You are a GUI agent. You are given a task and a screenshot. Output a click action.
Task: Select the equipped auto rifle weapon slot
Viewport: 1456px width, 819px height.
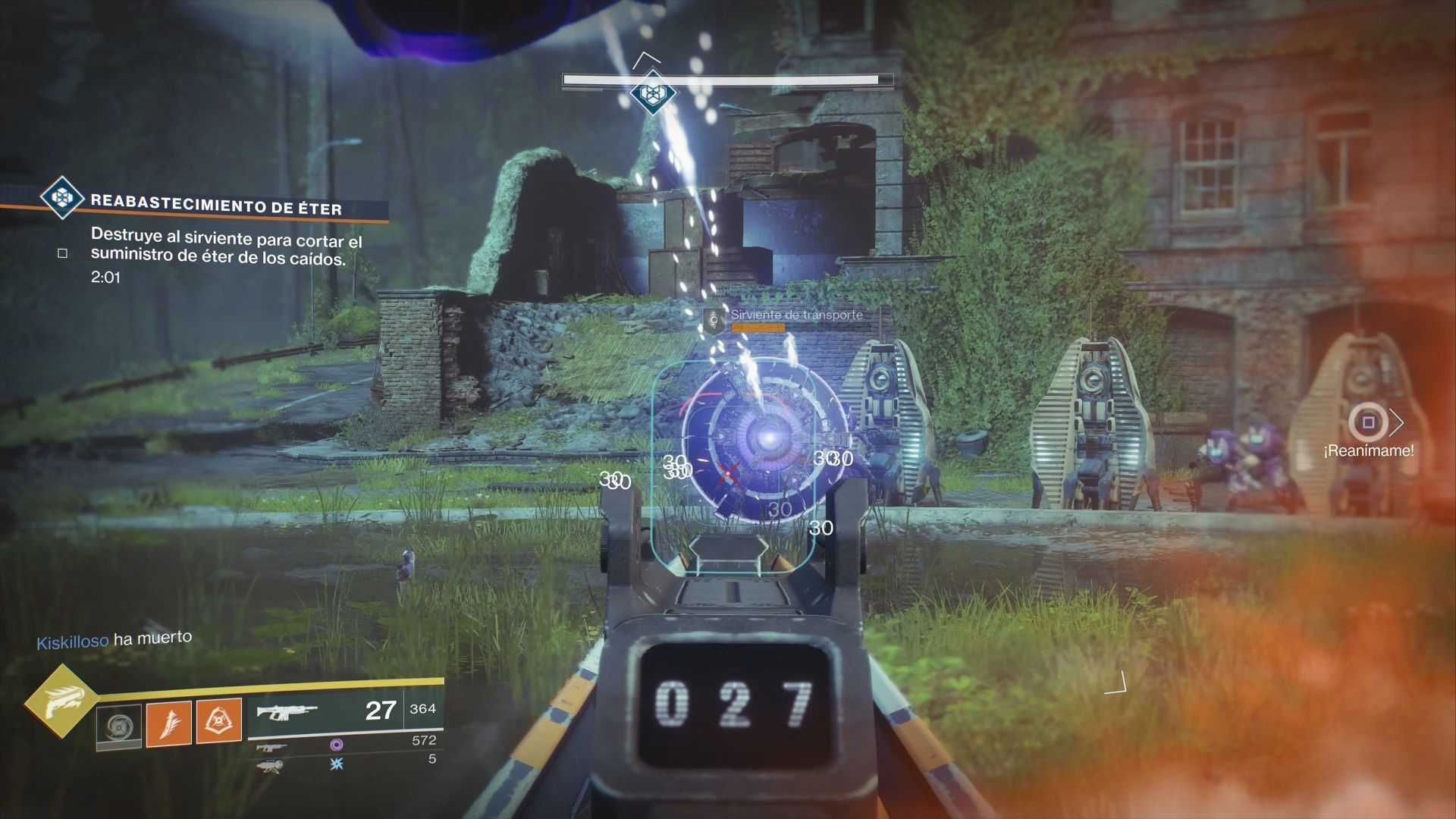coord(287,712)
